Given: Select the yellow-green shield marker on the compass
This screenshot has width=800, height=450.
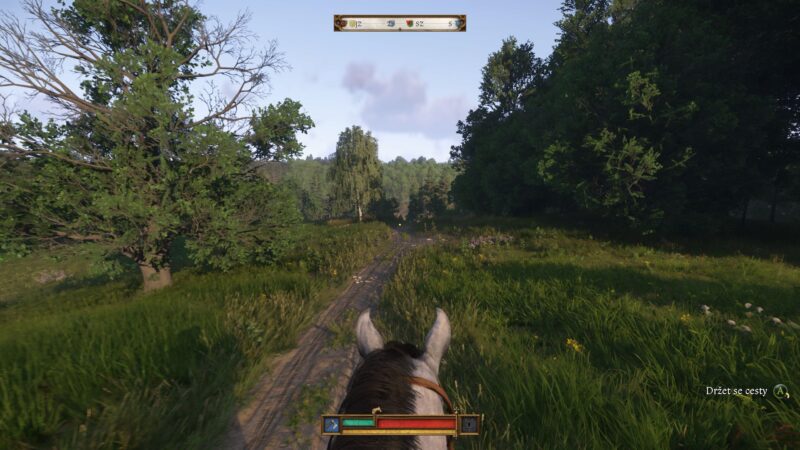Looking at the screenshot, I should tap(352, 23).
